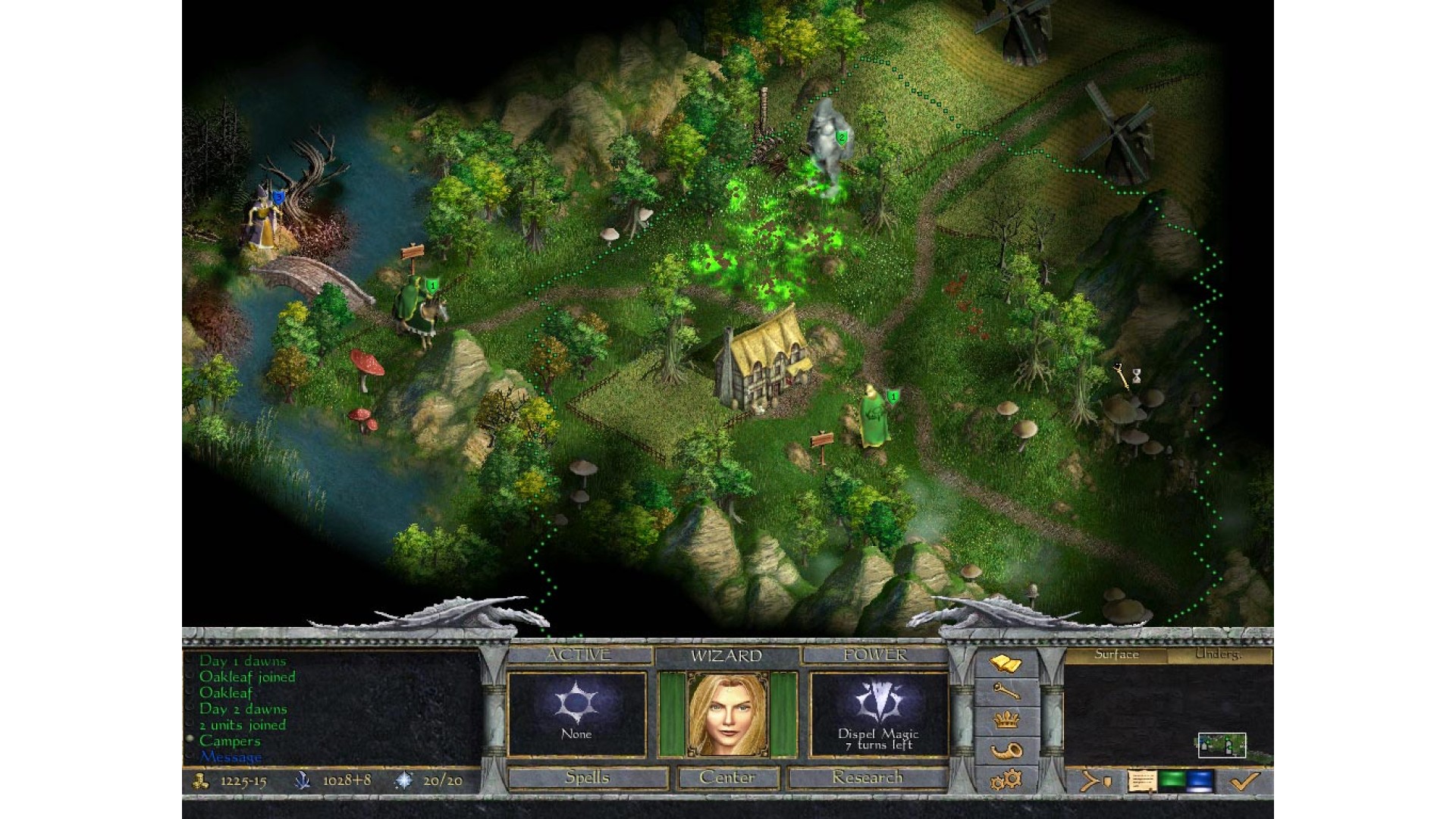Open the crown icon menu
Image resolution: width=1456 pixels, height=819 pixels.
point(1006,720)
